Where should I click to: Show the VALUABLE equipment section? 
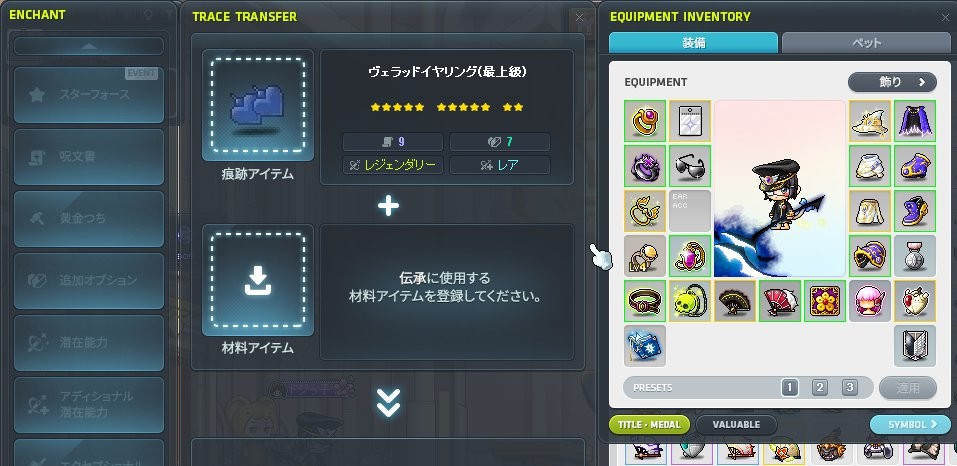[x=736, y=424]
